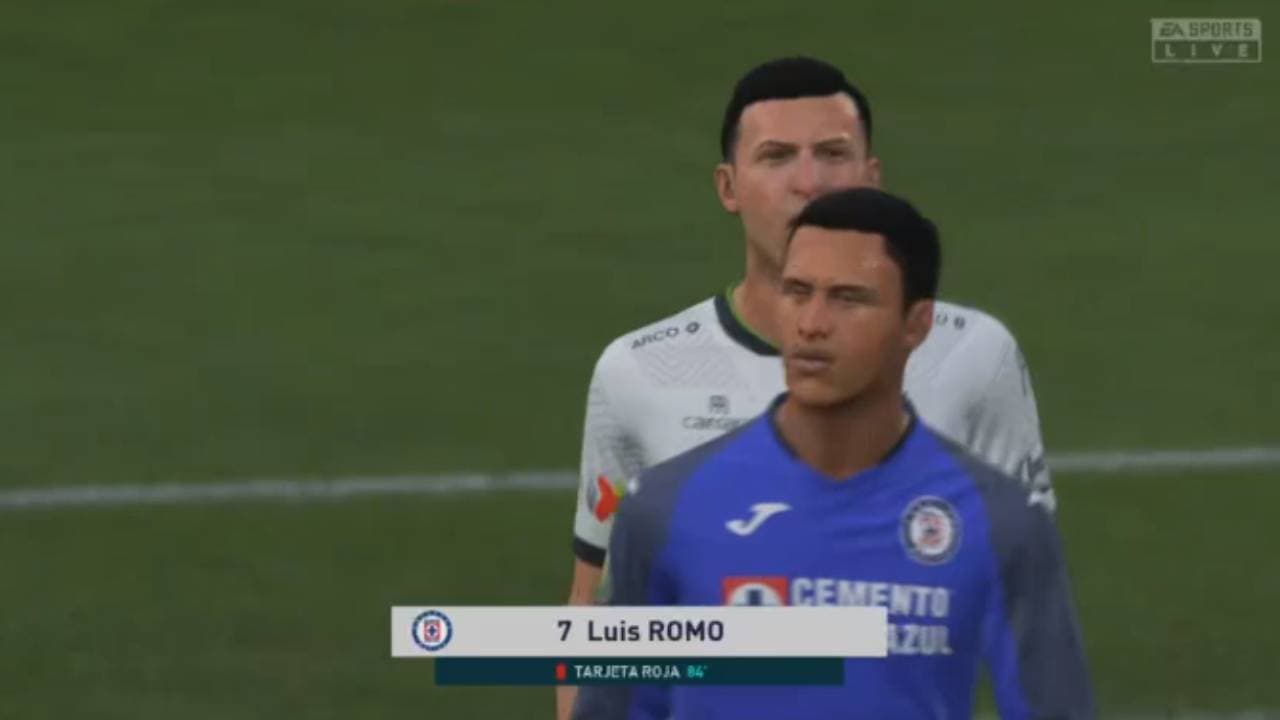Click the Cruz Azul club crest on the banner
This screenshot has height=720, width=1280.
pos(432,628)
